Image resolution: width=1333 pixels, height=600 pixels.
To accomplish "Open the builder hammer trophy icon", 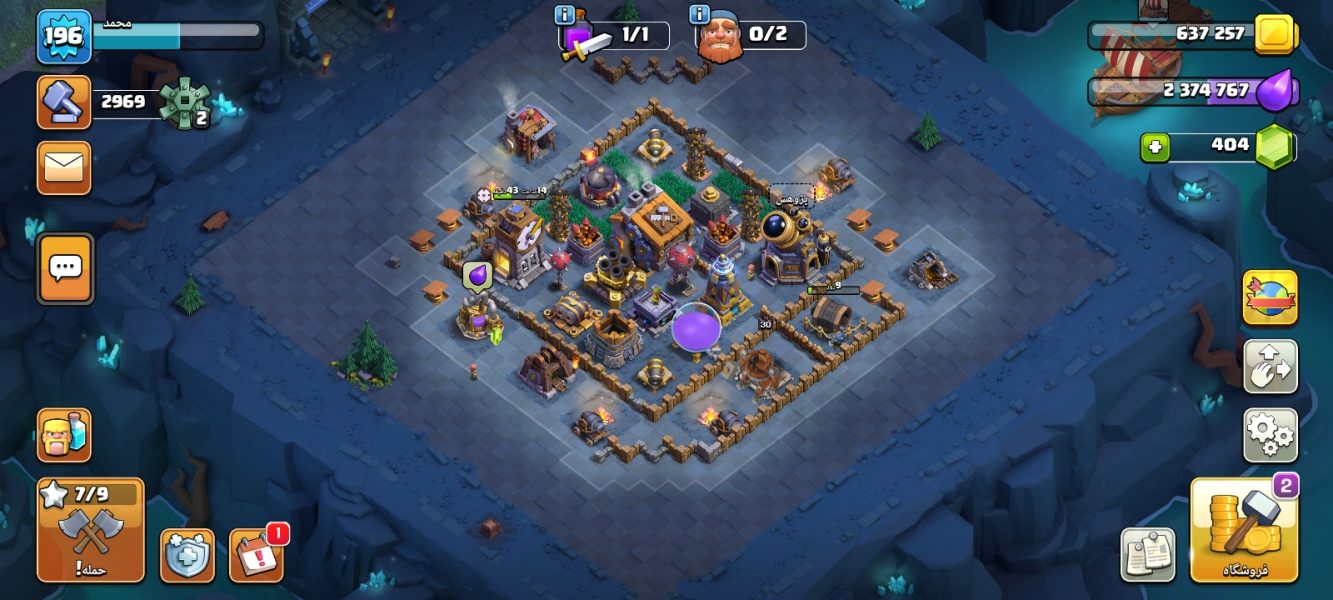I will pos(64,101).
